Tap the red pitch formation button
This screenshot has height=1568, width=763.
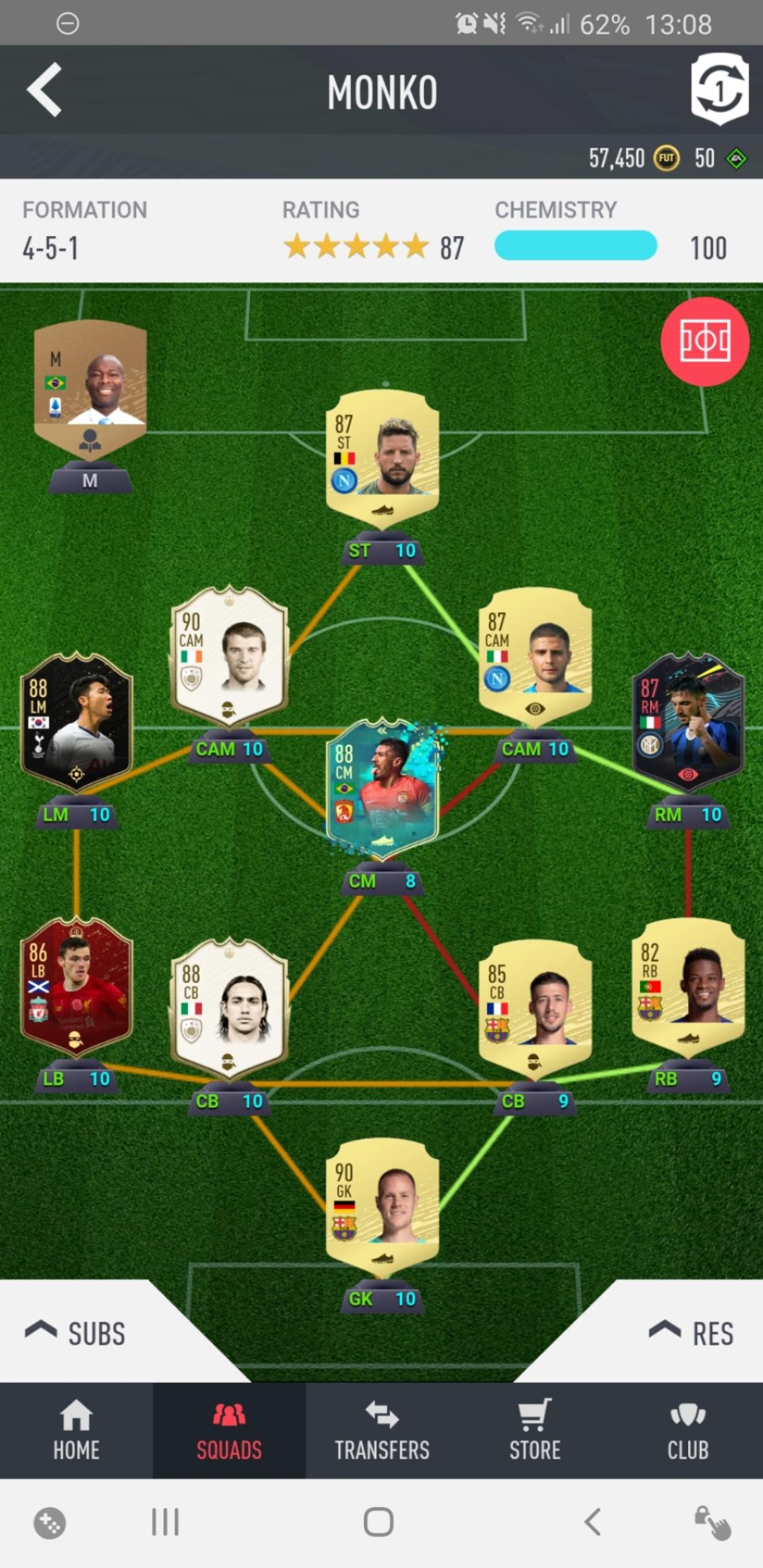704,342
